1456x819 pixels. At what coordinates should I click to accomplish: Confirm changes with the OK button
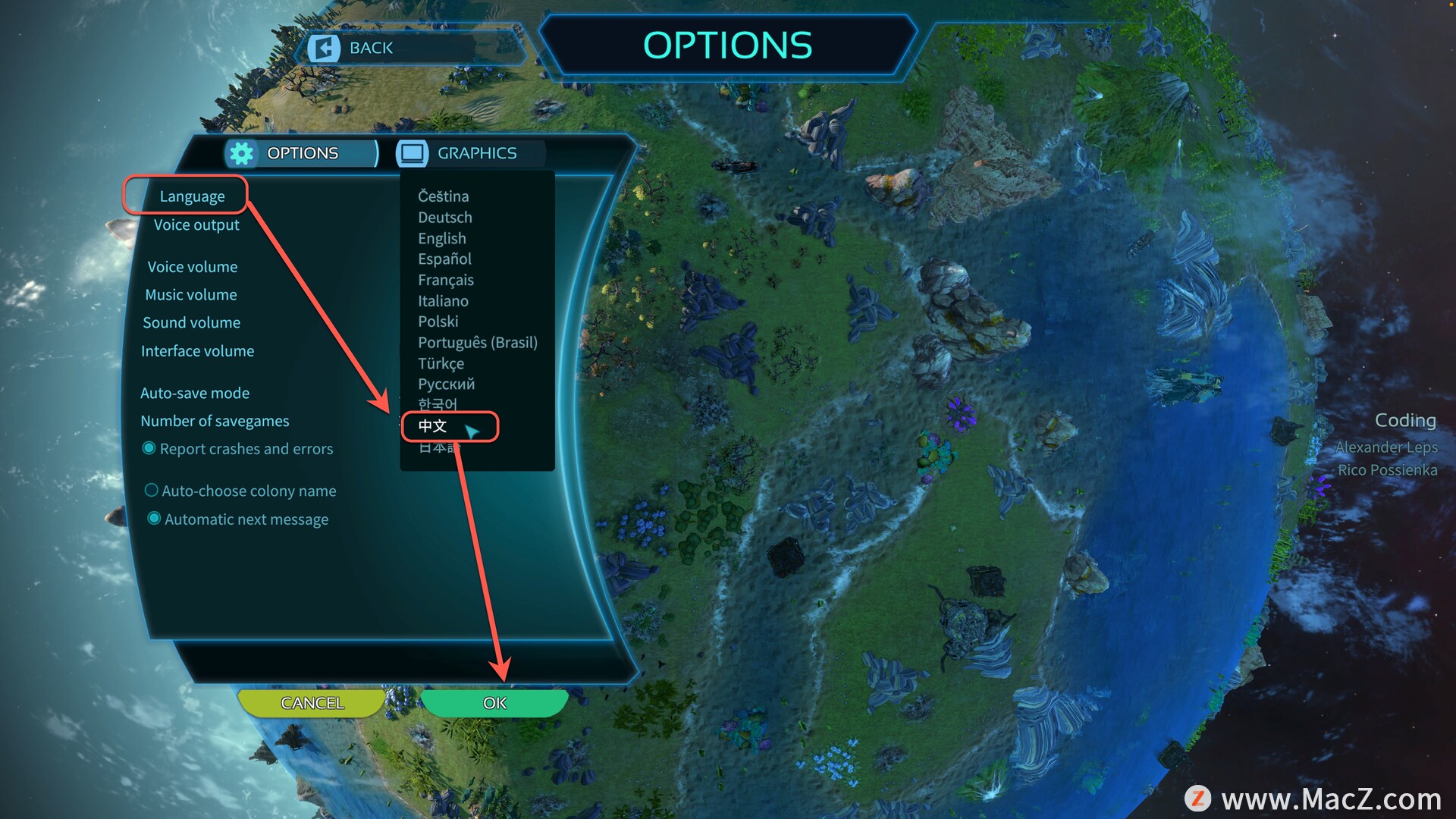pos(494,703)
